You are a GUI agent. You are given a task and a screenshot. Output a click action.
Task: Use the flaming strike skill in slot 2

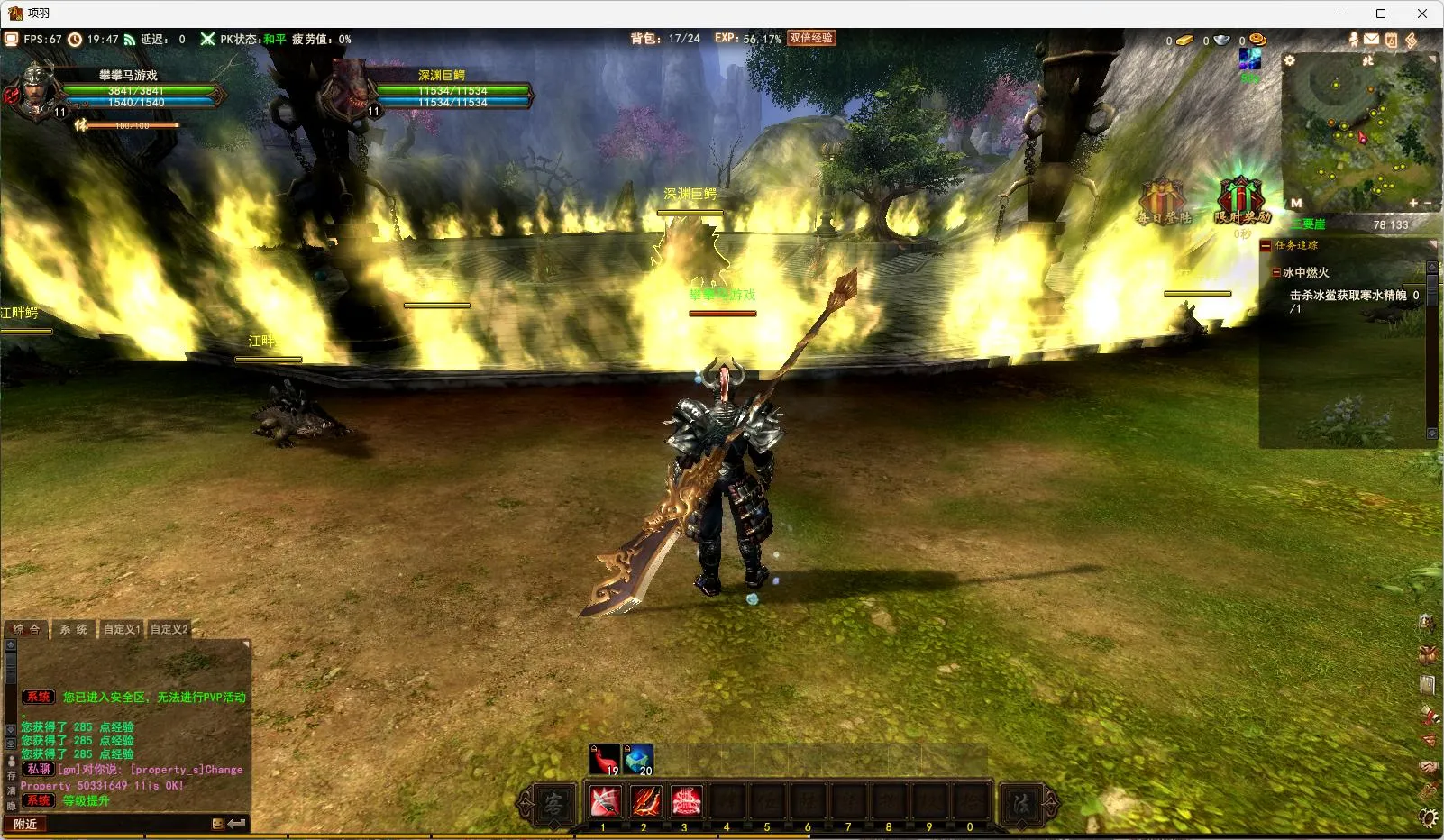[x=645, y=800]
